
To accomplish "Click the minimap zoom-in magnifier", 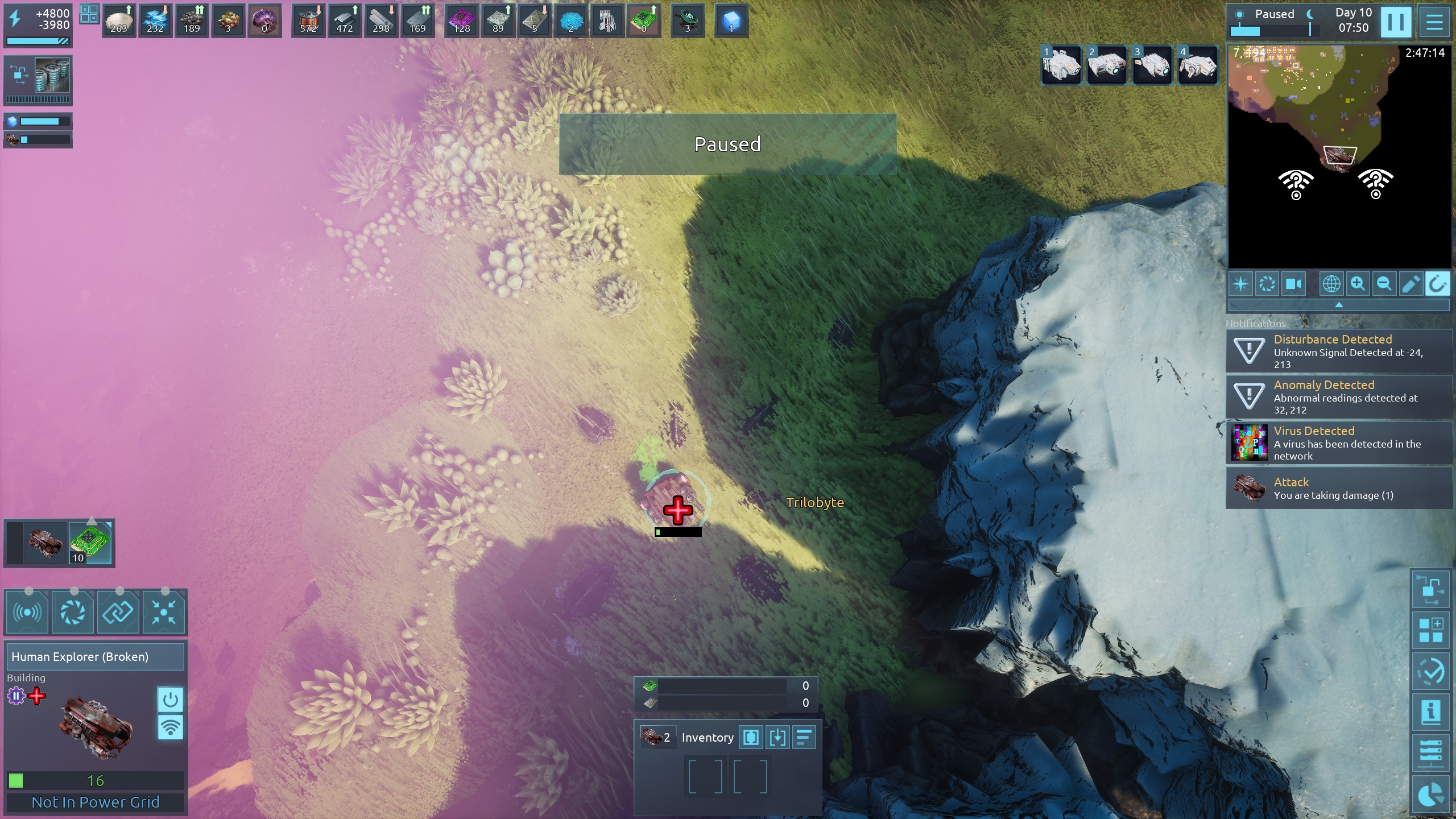I will [1358, 284].
